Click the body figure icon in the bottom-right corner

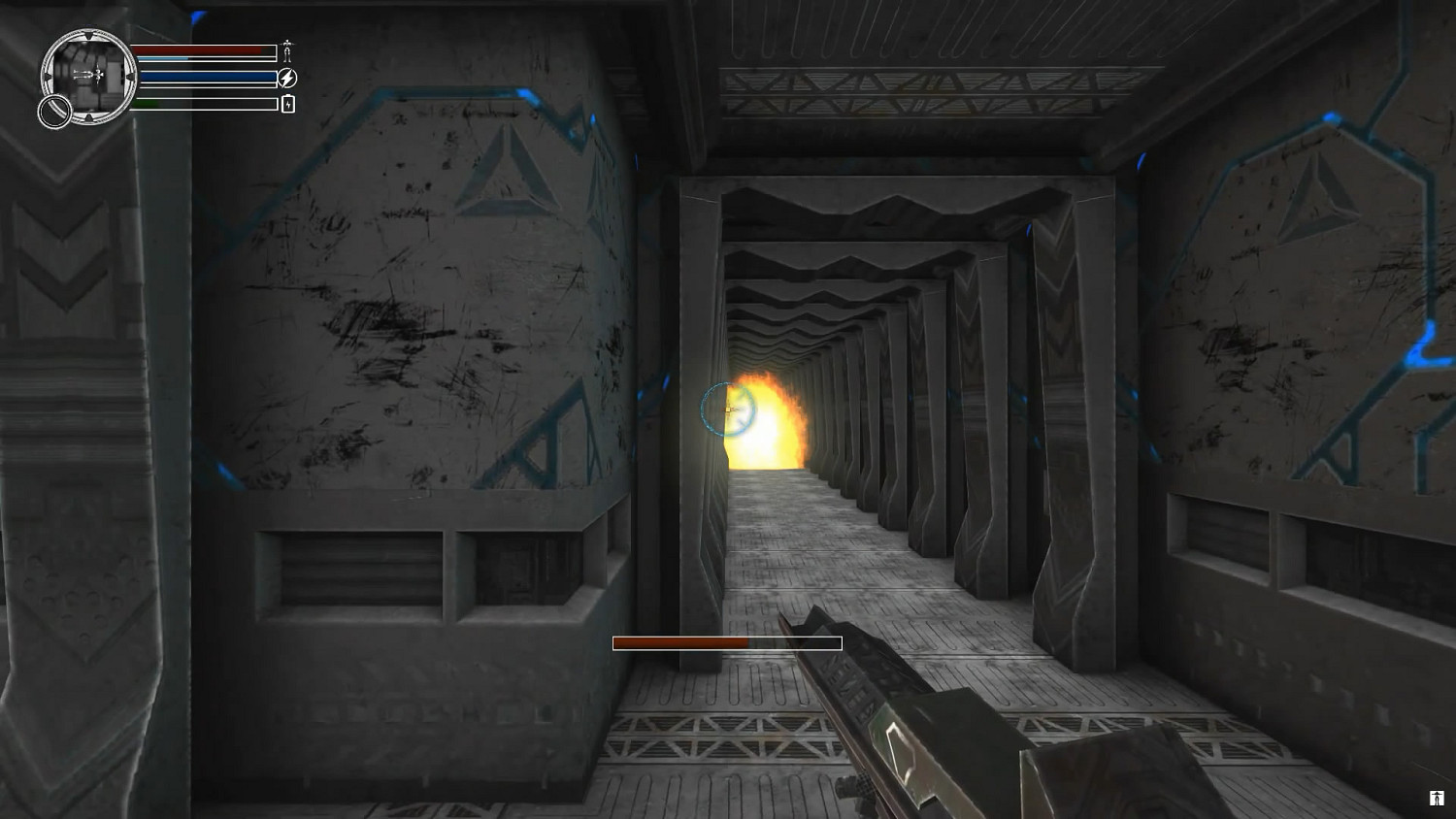pos(1436,797)
